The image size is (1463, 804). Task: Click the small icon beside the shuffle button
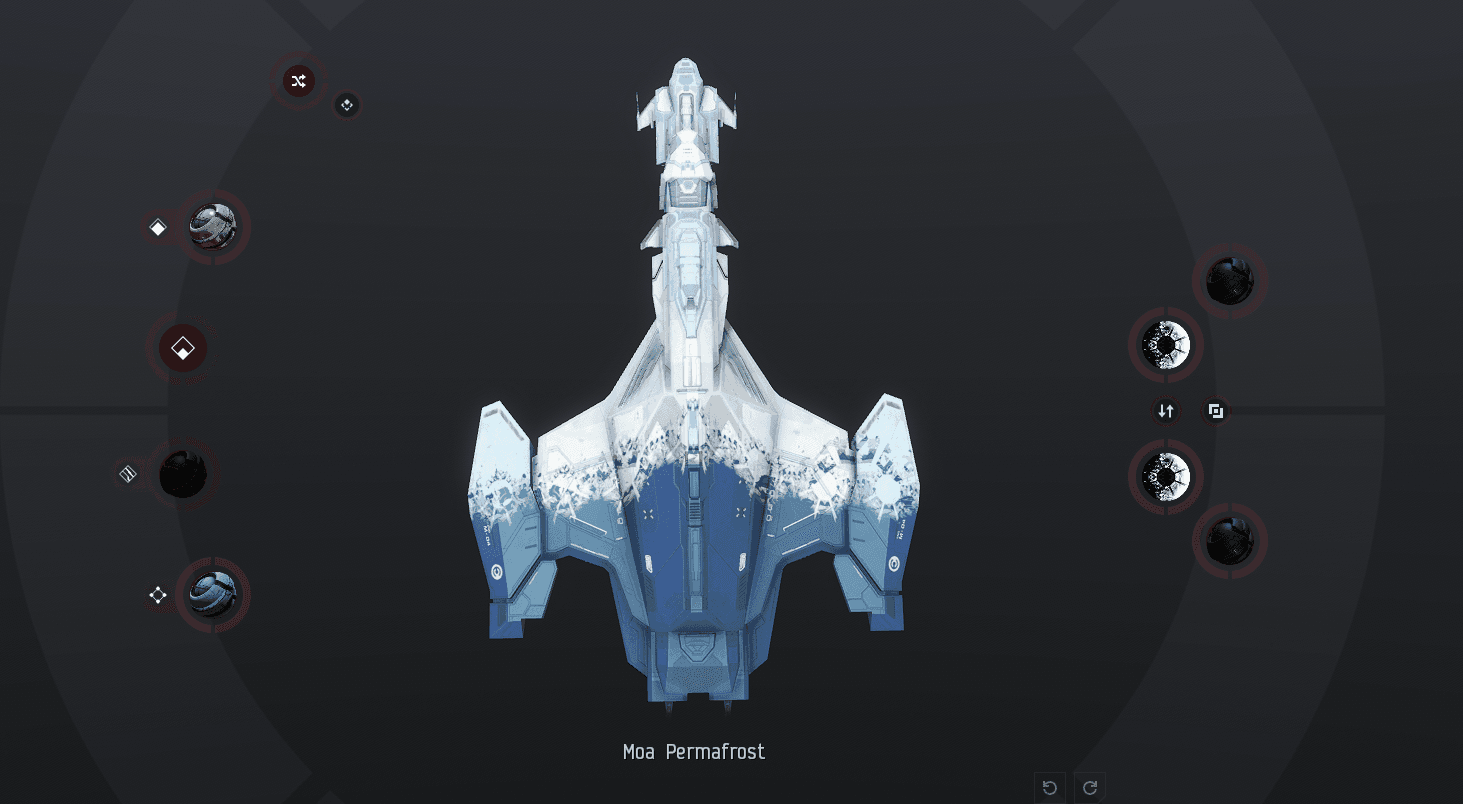point(347,105)
